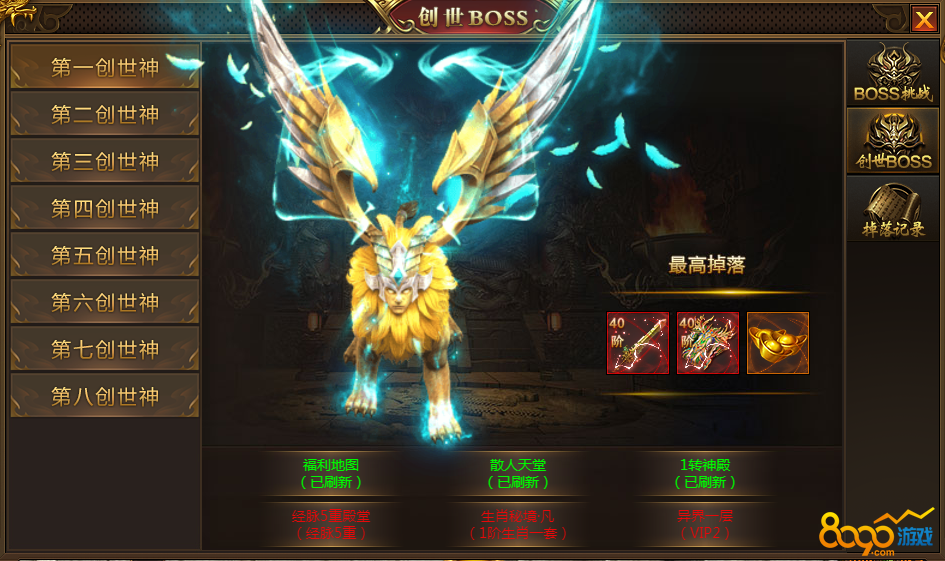Choose the 第二创世神 entry

coord(105,115)
